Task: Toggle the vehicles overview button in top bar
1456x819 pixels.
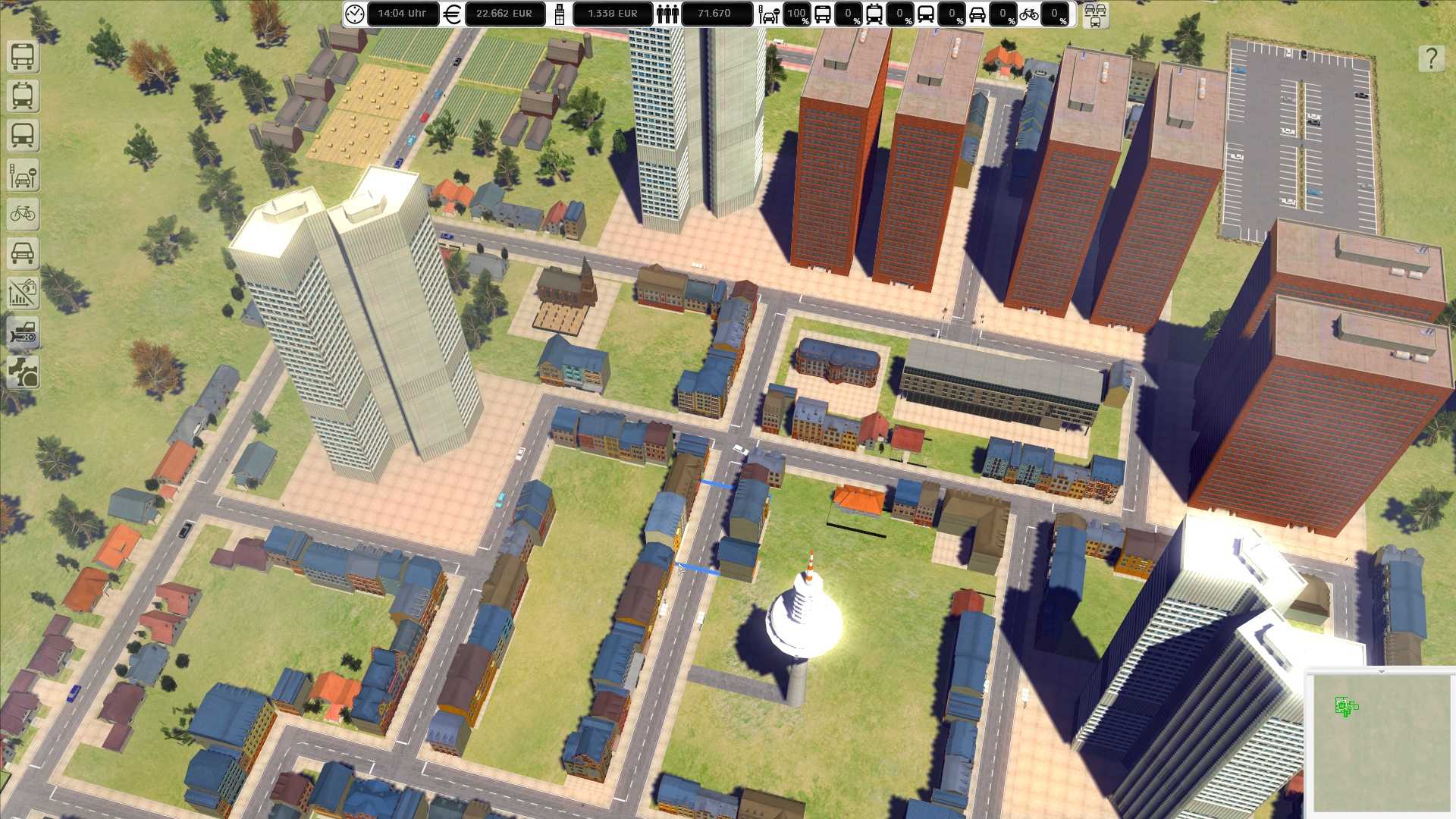Action: 1095,14
